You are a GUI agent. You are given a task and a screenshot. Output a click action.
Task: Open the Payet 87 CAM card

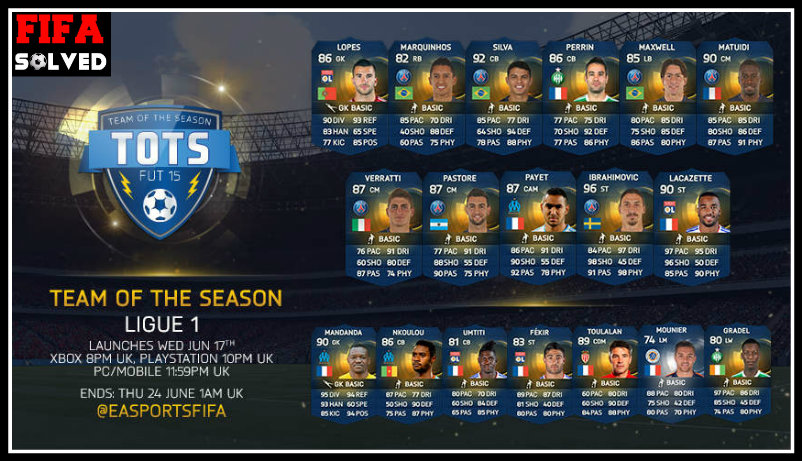(x=541, y=226)
